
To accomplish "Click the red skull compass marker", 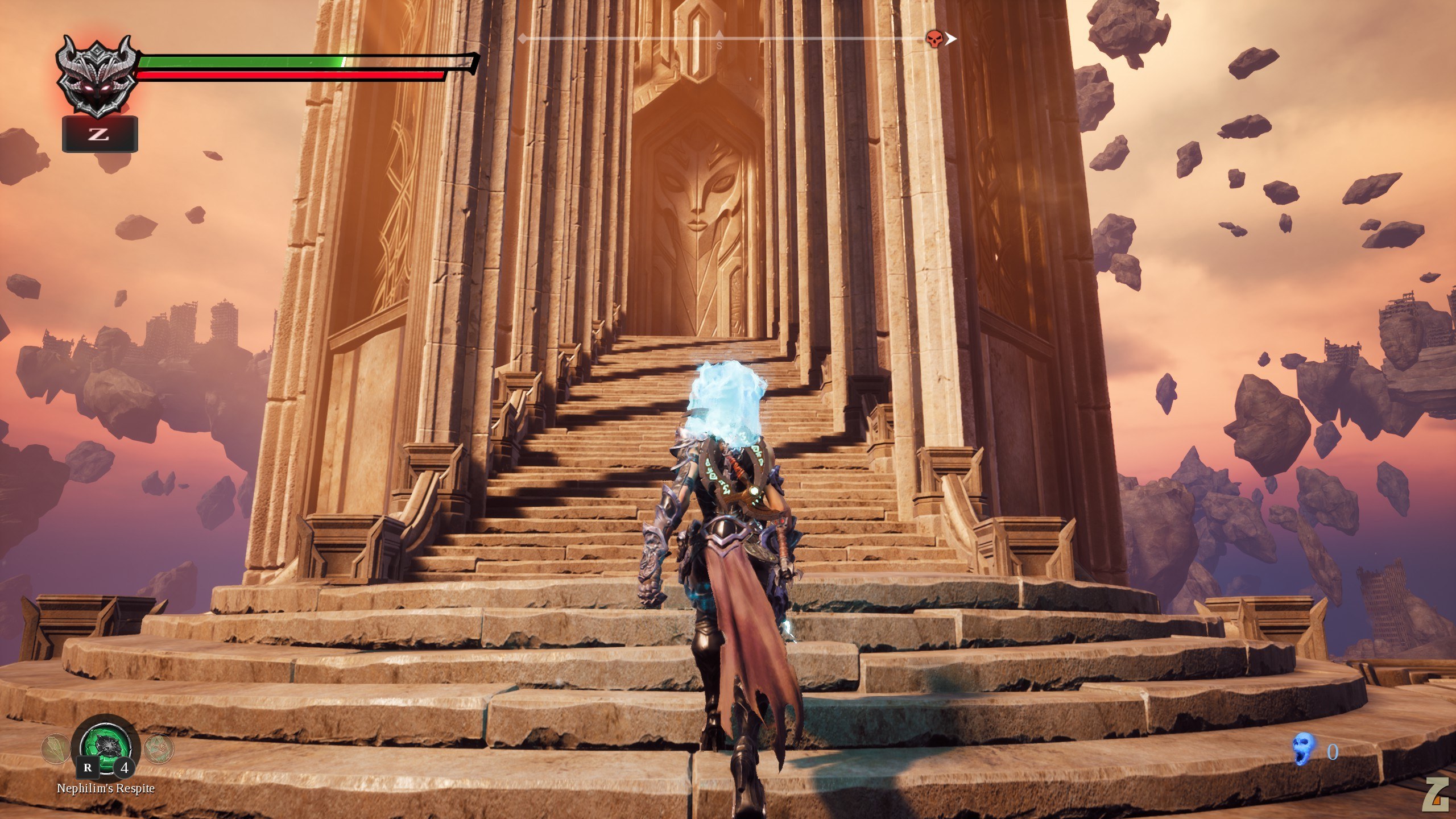I will coord(933,39).
